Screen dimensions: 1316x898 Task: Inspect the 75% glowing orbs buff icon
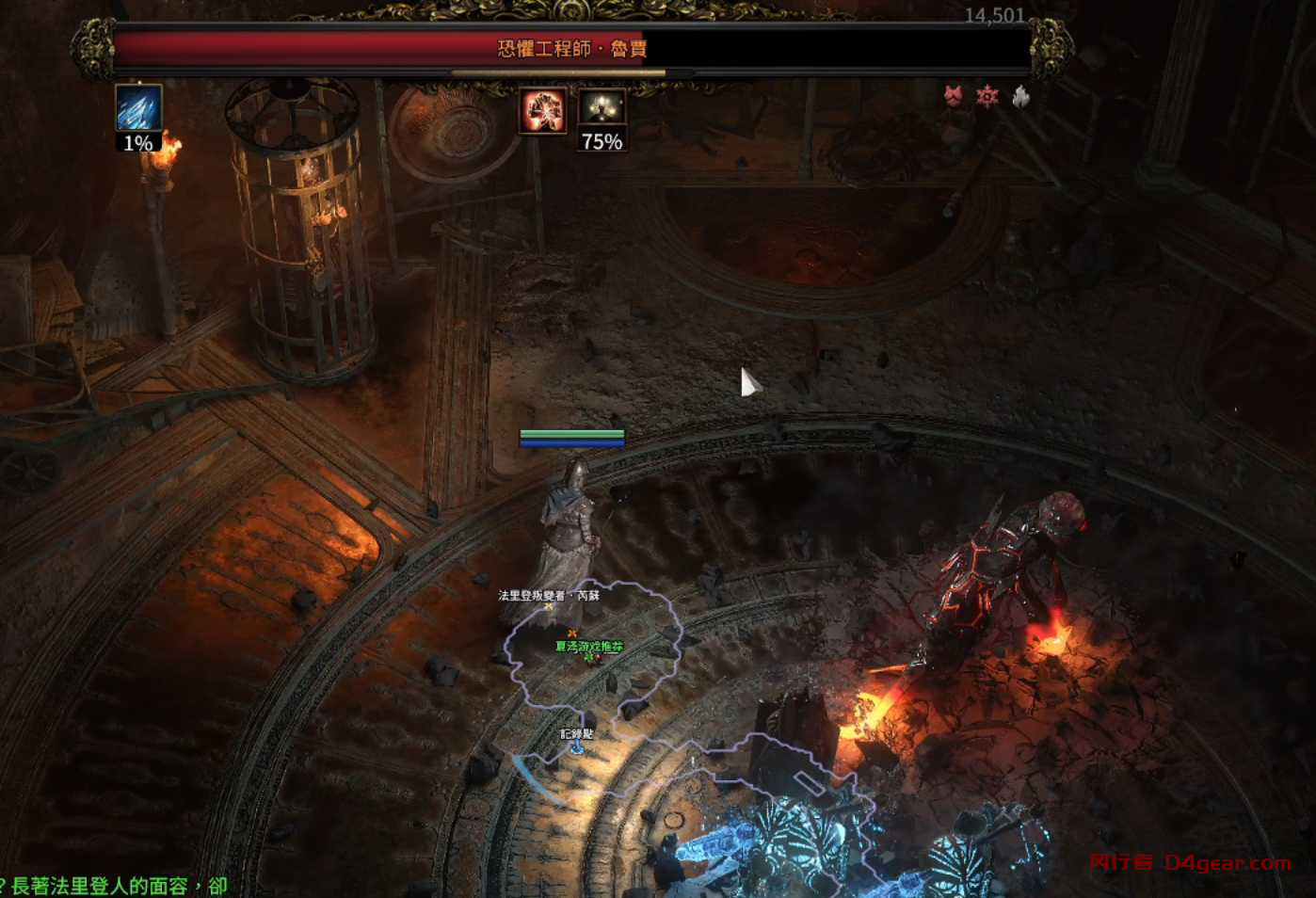602,109
